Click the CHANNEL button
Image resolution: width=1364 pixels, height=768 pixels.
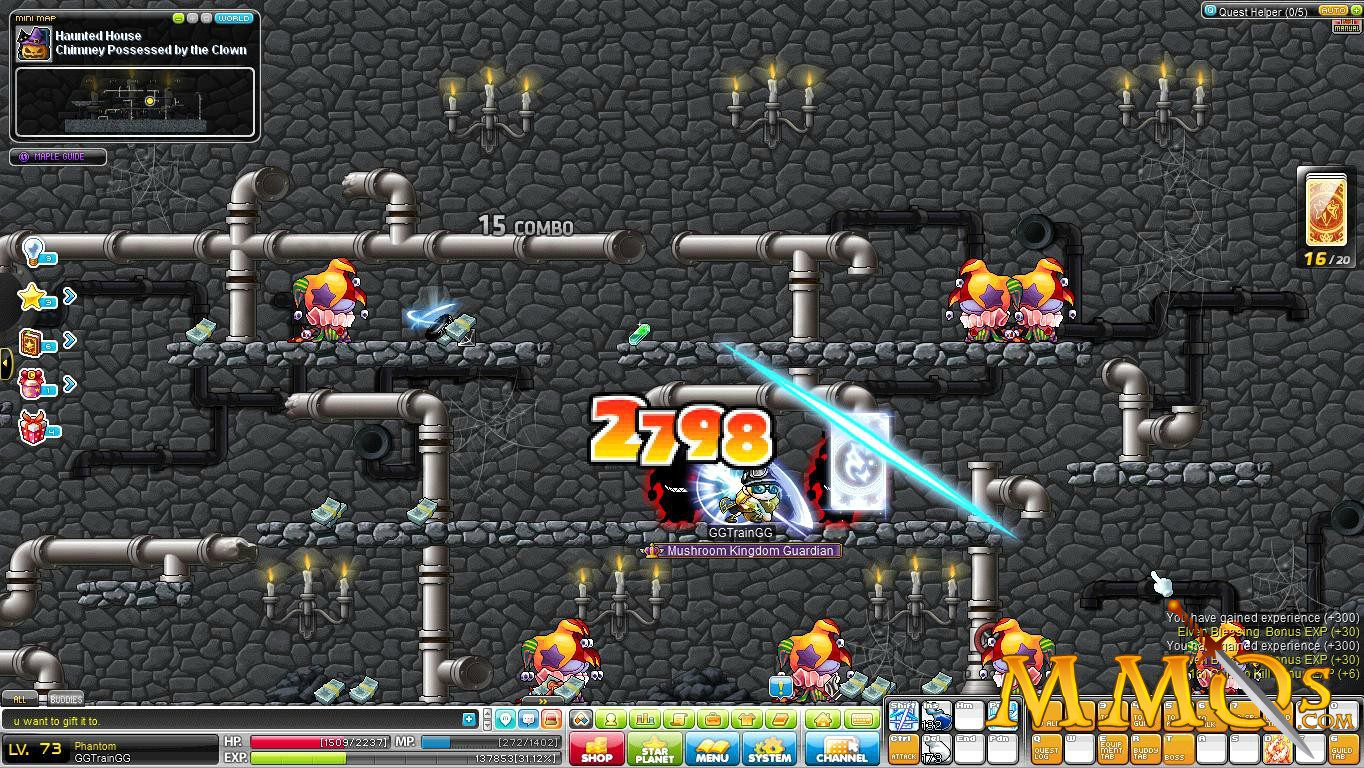click(x=842, y=748)
